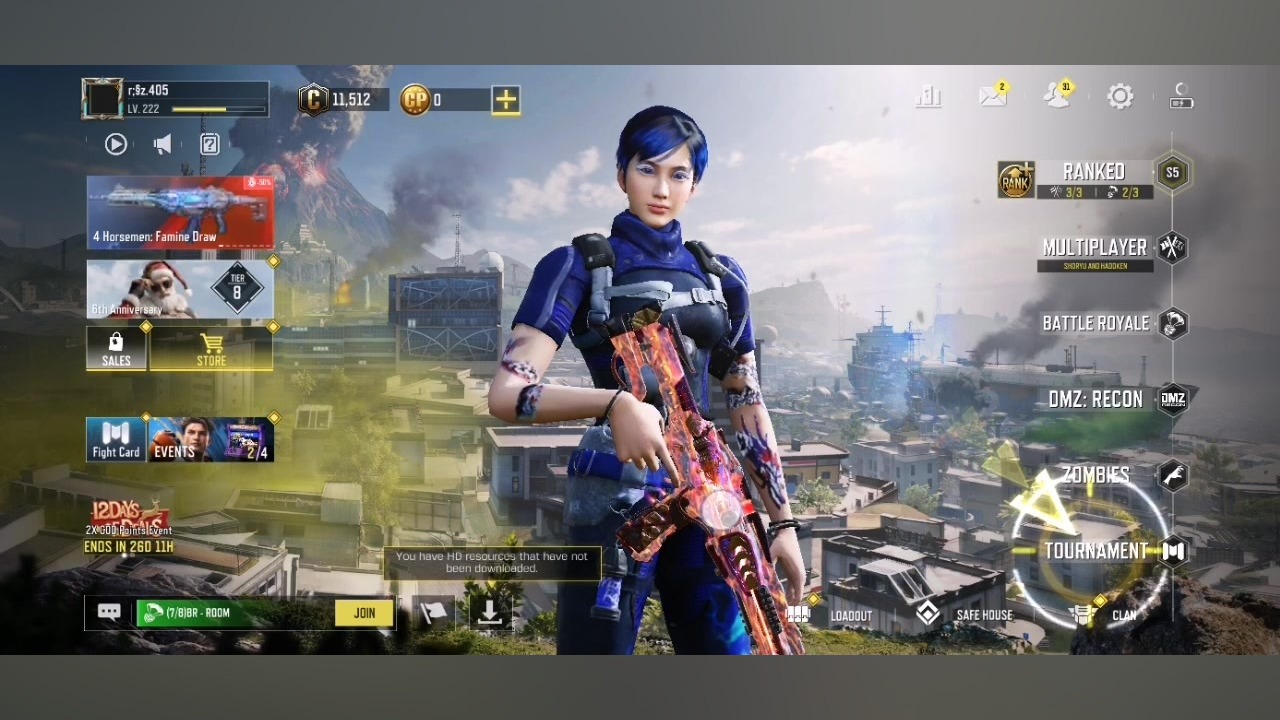Download the pending HD resources
Viewport: 1280px width, 720px height.
pos(489,613)
